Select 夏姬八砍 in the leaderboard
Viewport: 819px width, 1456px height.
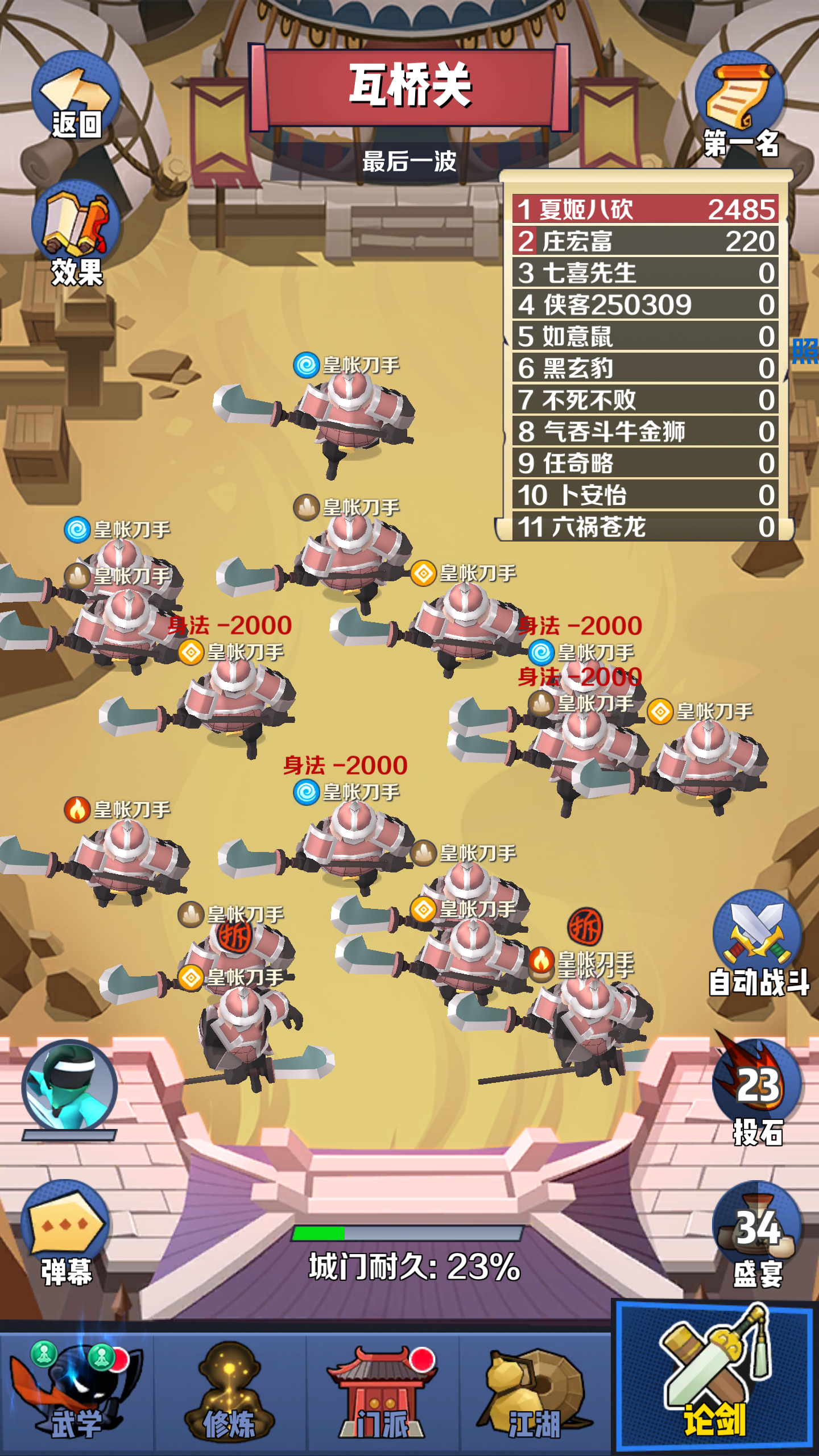tap(643, 210)
